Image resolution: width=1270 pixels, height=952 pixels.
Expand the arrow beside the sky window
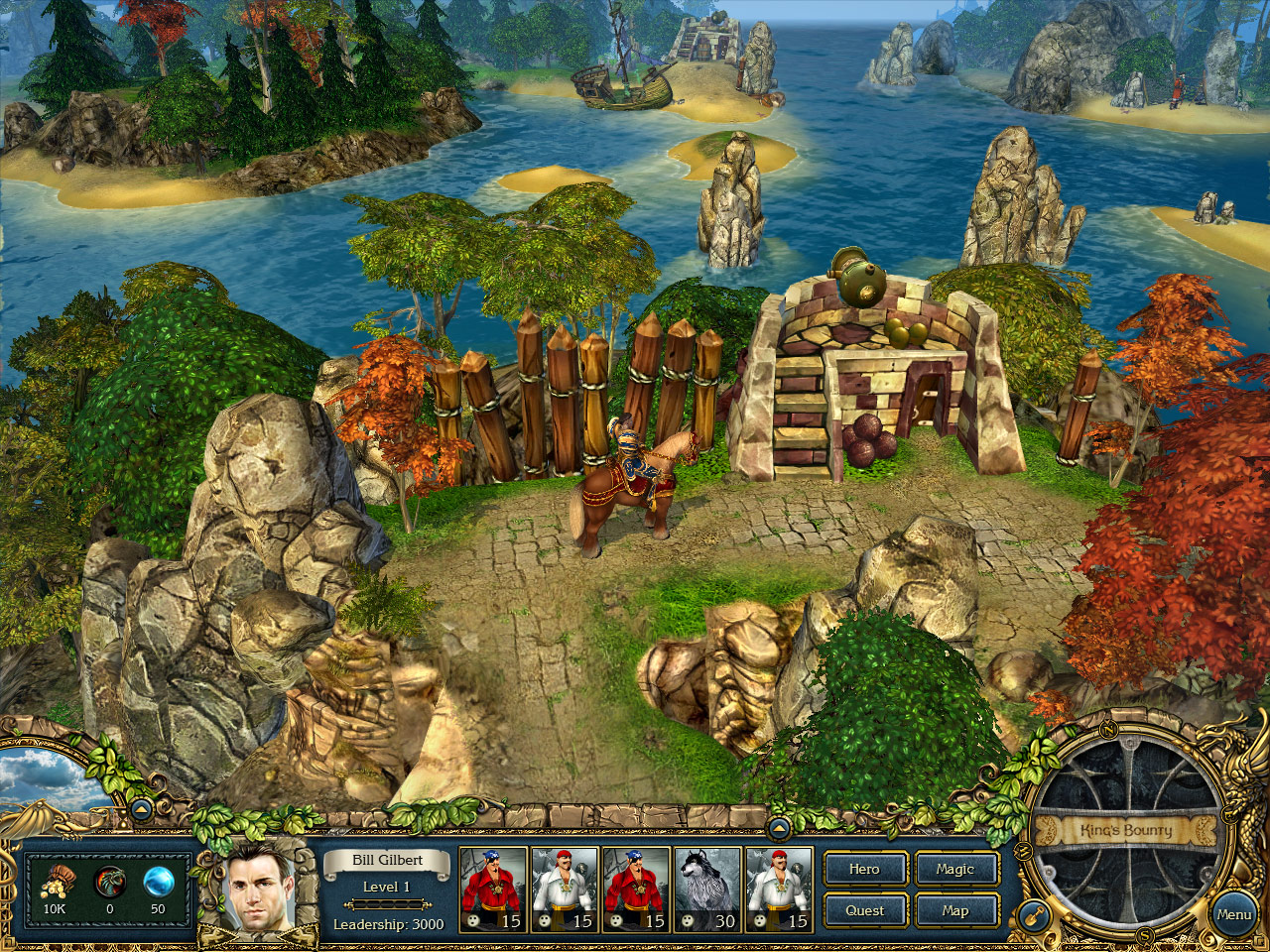pos(141,809)
